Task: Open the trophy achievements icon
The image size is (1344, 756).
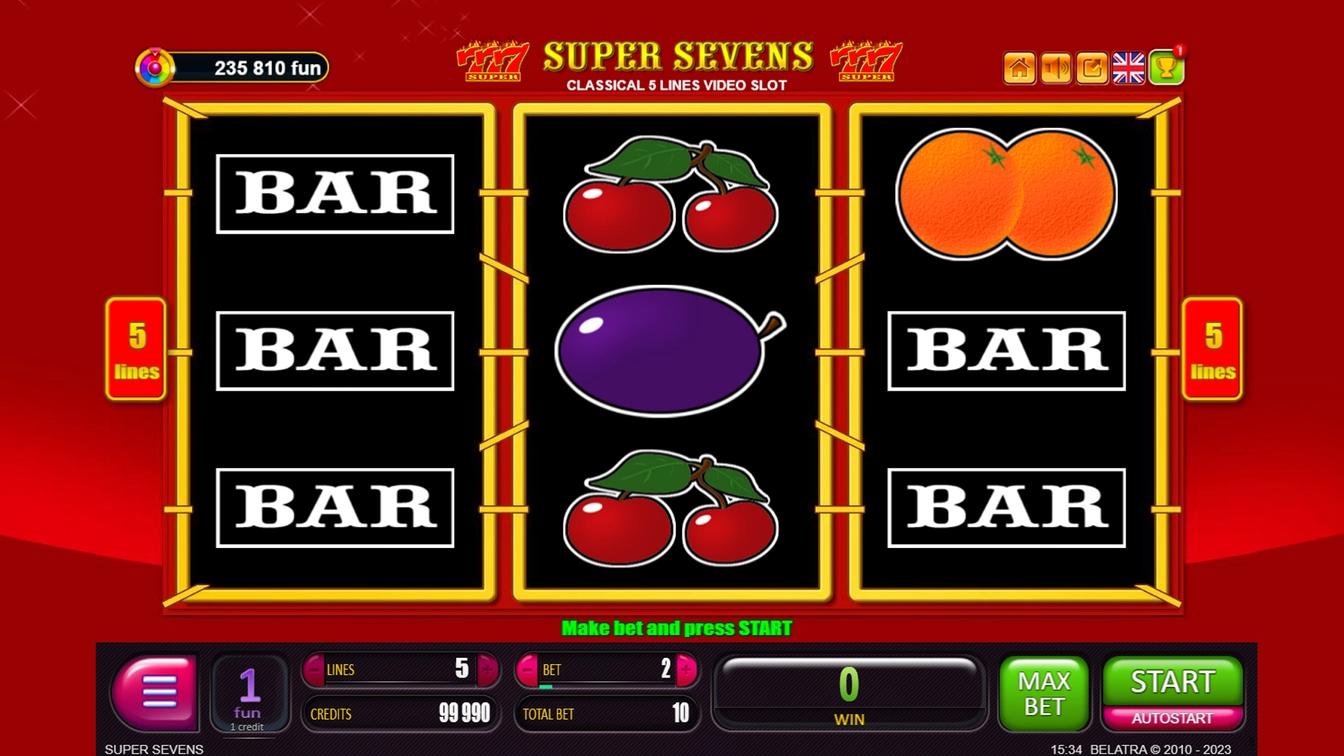Action: [1166, 68]
